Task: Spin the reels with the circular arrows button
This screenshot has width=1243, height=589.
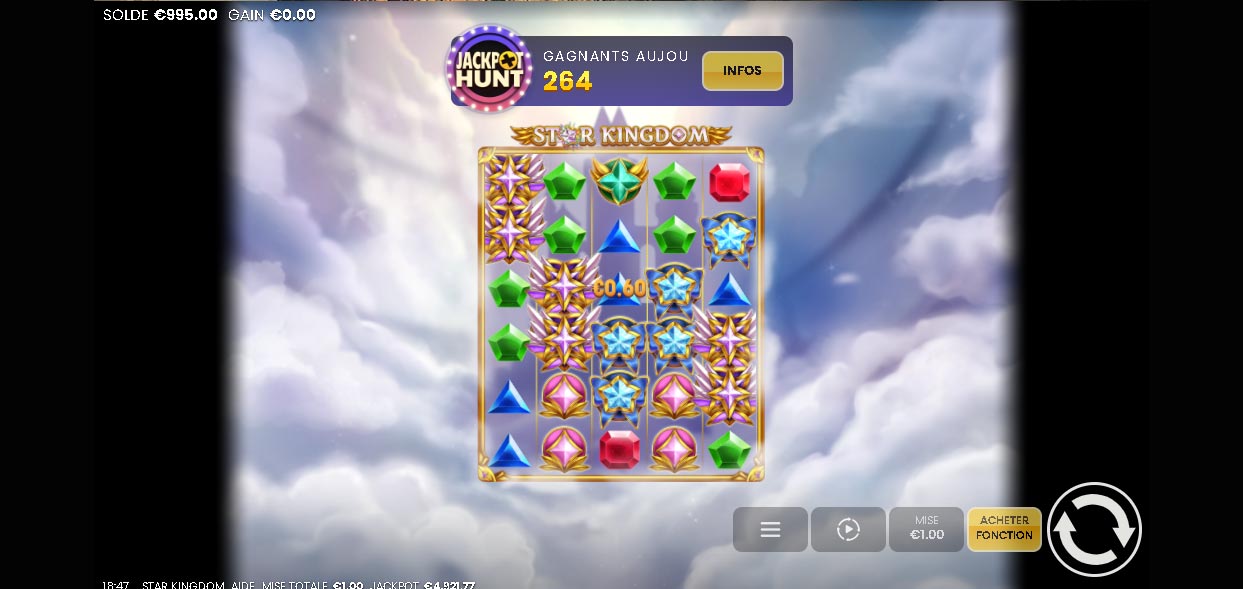Action: coord(1094,529)
